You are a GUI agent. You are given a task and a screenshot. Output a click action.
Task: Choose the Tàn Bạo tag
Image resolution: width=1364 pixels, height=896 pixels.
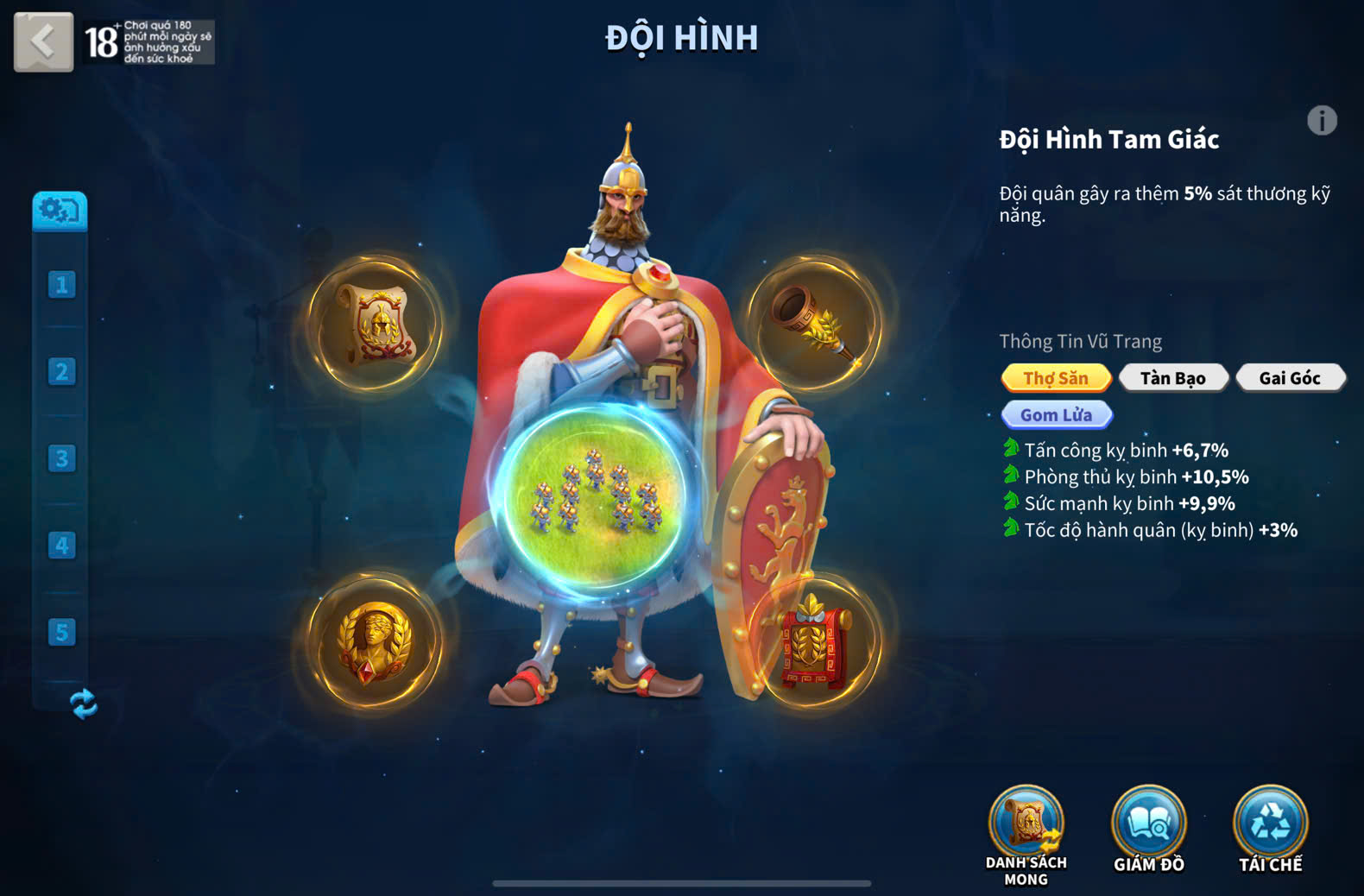[x=1172, y=378]
